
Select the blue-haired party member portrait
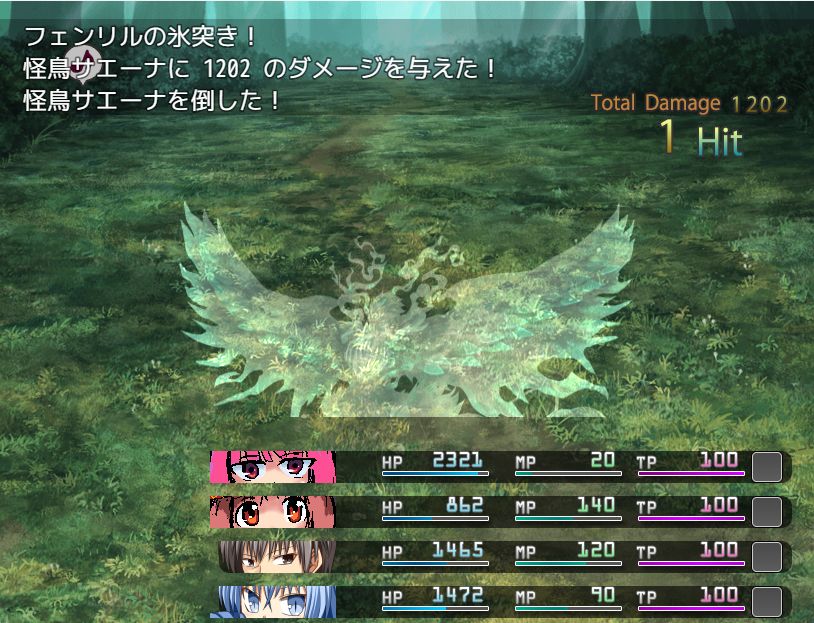(272, 601)
